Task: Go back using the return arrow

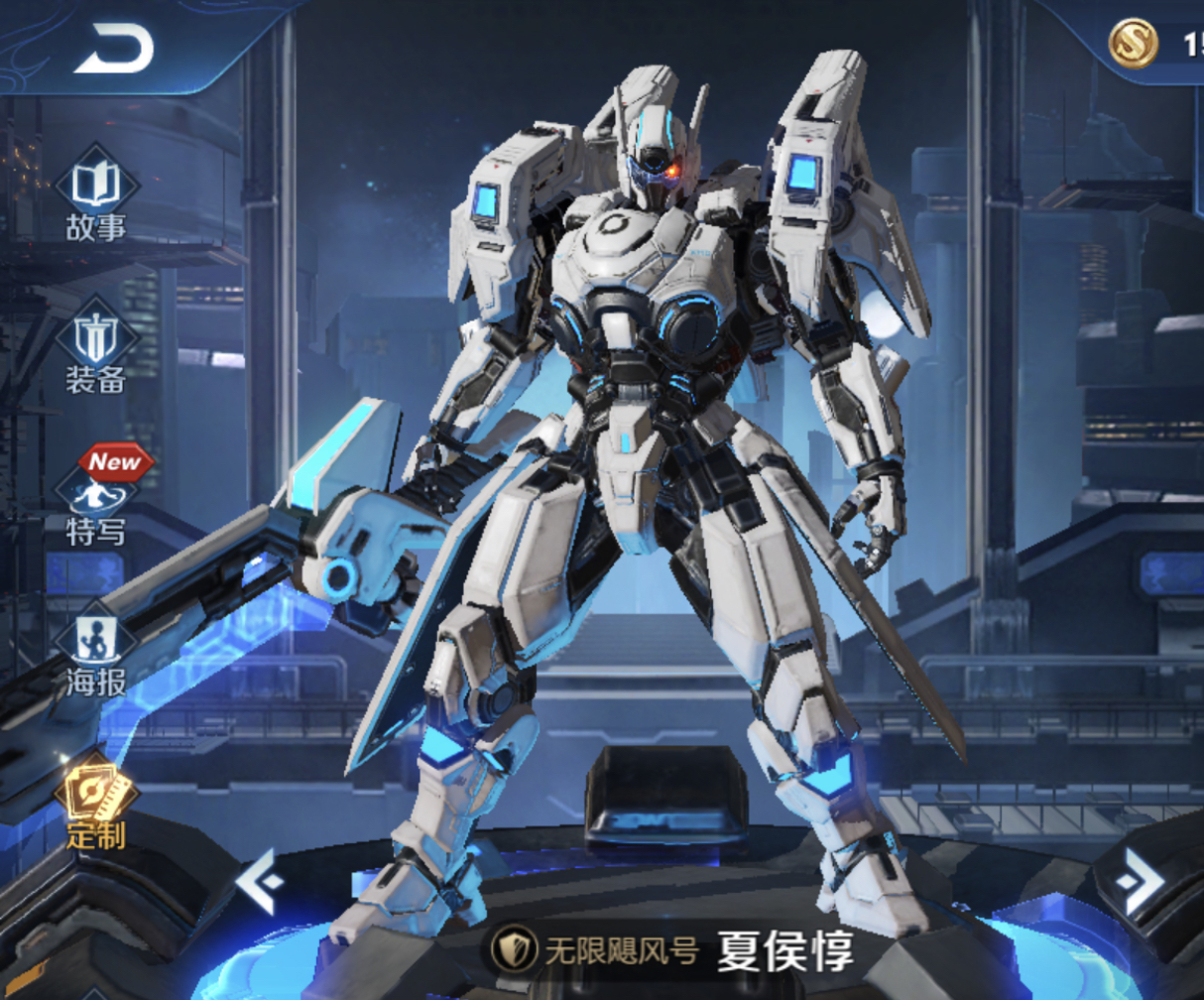Action: (113, 49)
